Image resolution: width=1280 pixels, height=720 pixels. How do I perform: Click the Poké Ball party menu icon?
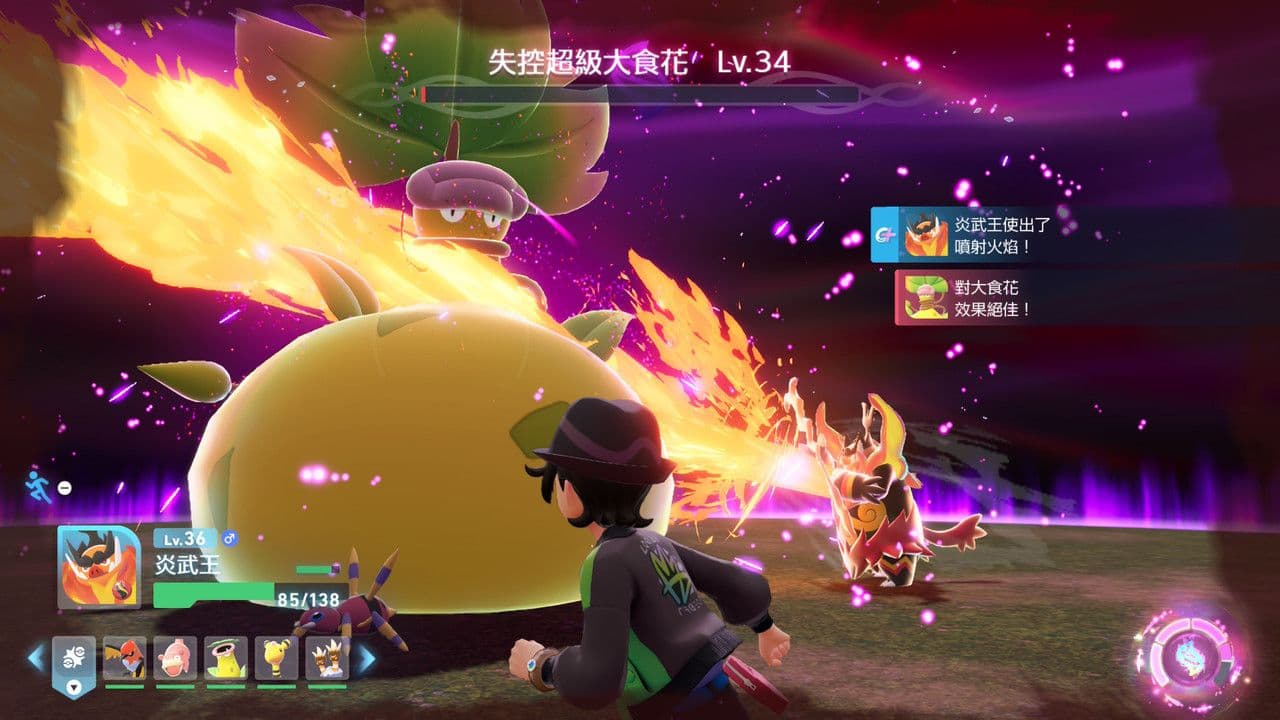pyautogui.click(x=73, y=656)
